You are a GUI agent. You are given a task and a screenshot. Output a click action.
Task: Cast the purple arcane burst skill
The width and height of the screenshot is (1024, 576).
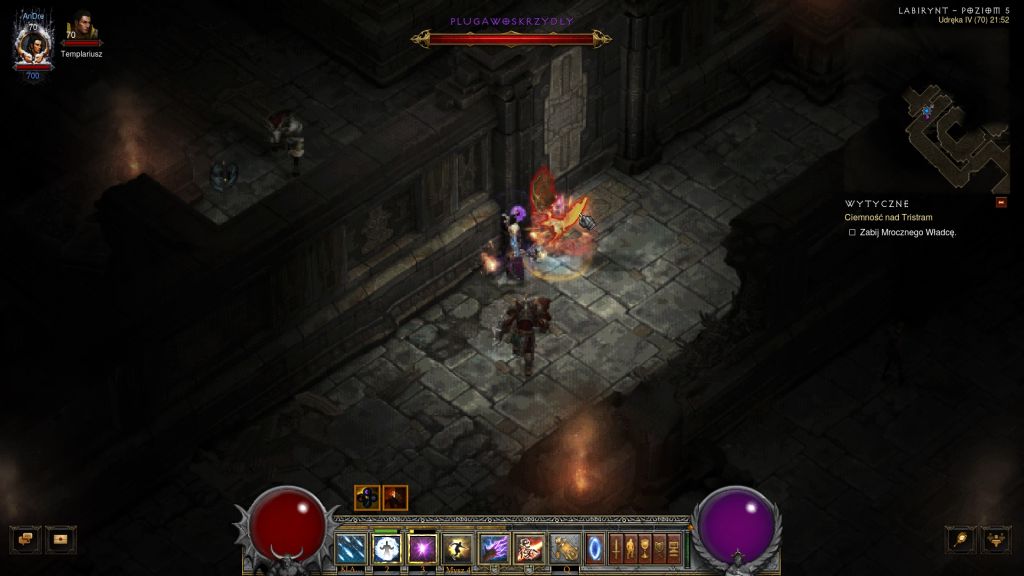coord(422,548)
